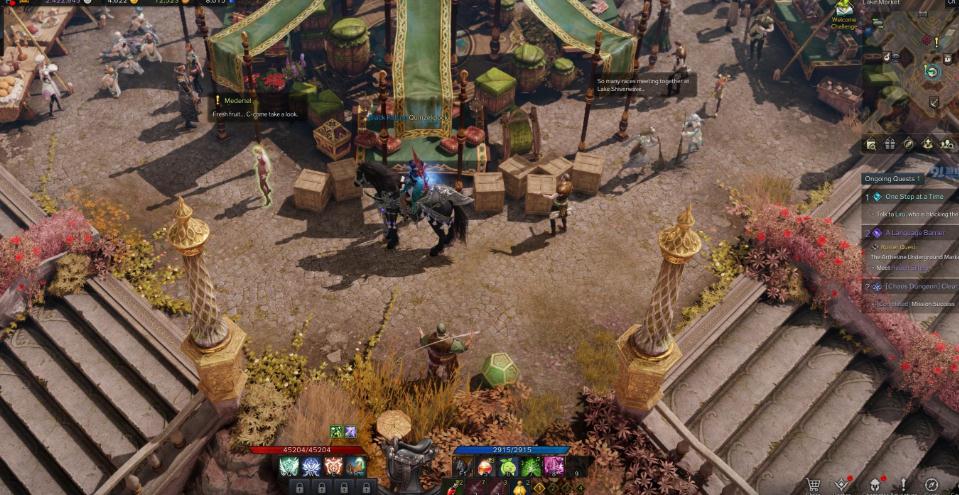Activate the blue lotus mount skill
This screenshot has height=495, width=959.
click(x=312, y=467)
